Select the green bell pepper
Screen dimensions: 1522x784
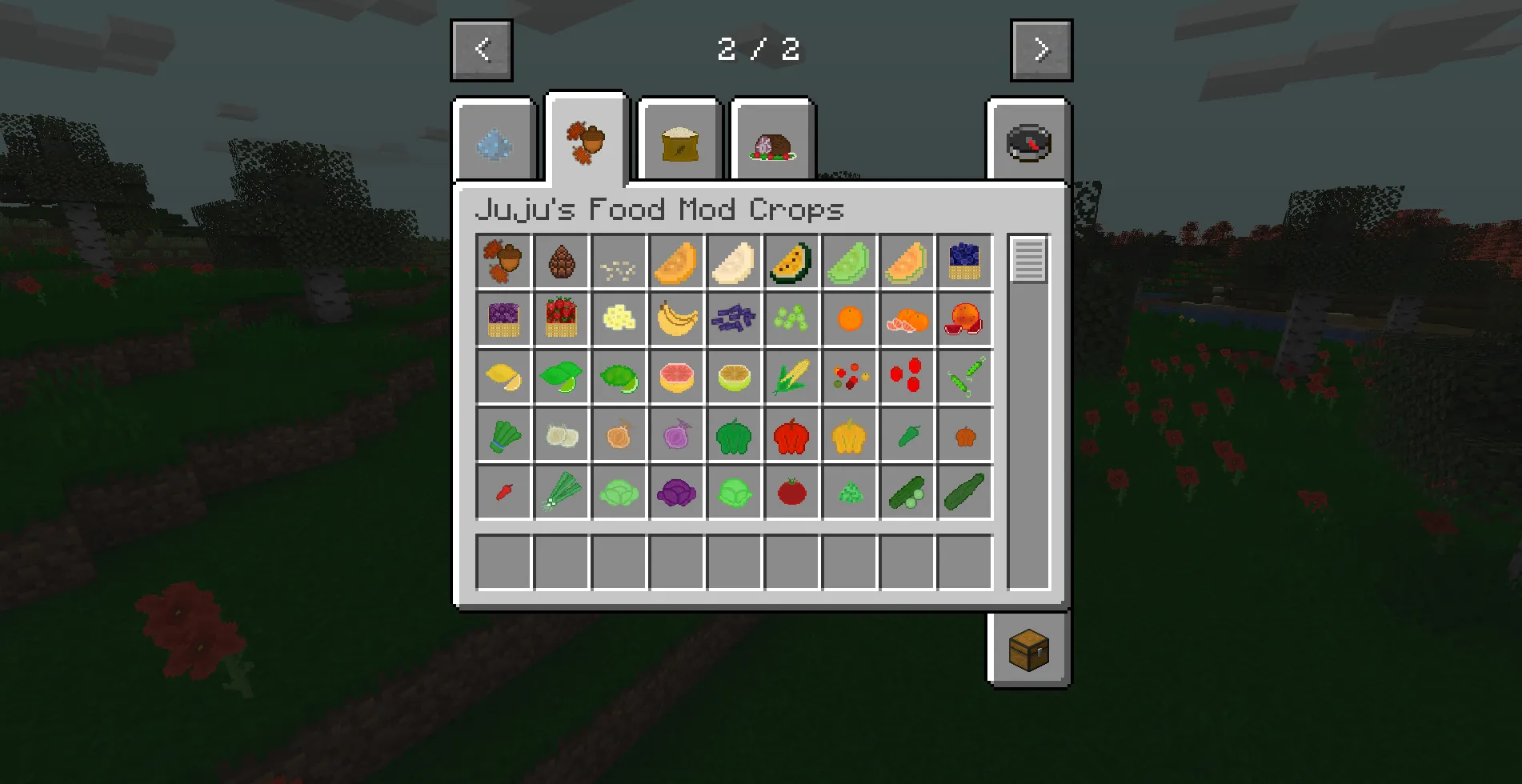pos(733,435)
